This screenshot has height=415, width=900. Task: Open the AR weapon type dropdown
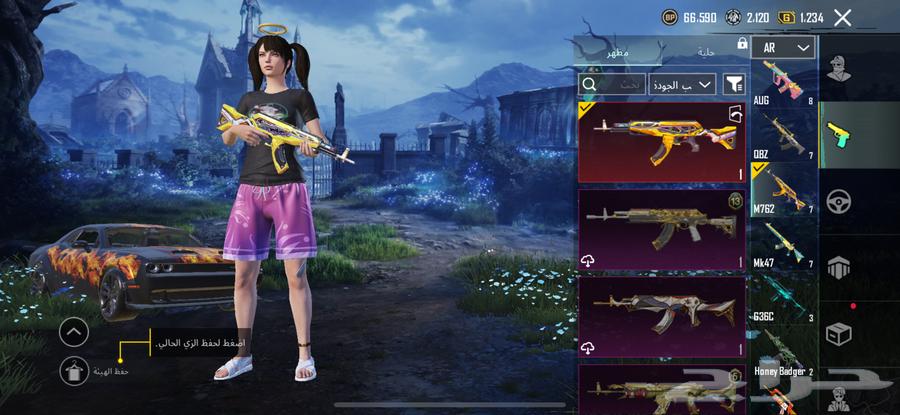pyautogui.click(x=782, y=48)
